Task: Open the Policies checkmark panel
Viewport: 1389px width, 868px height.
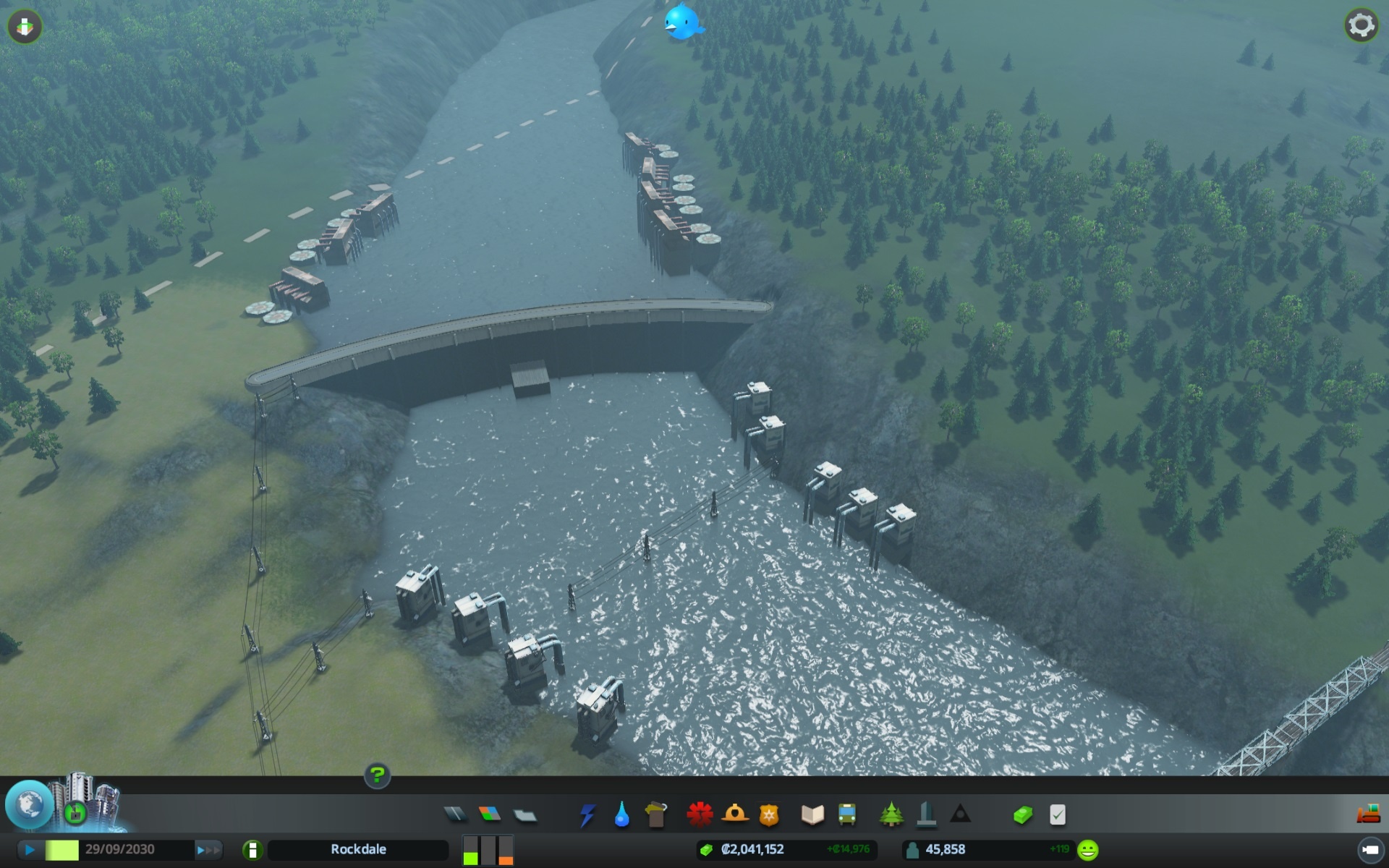Action: pos(1057,815)
